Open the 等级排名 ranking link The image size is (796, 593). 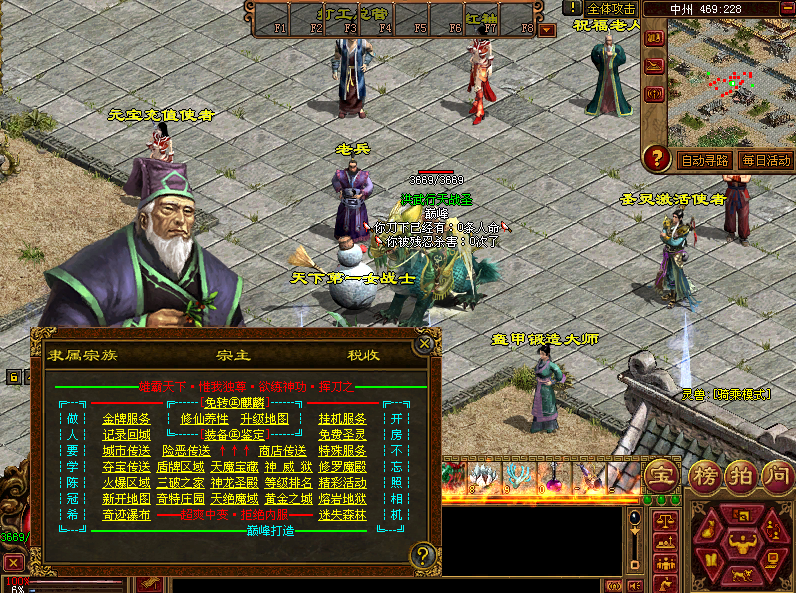click(x=289, y=483)
